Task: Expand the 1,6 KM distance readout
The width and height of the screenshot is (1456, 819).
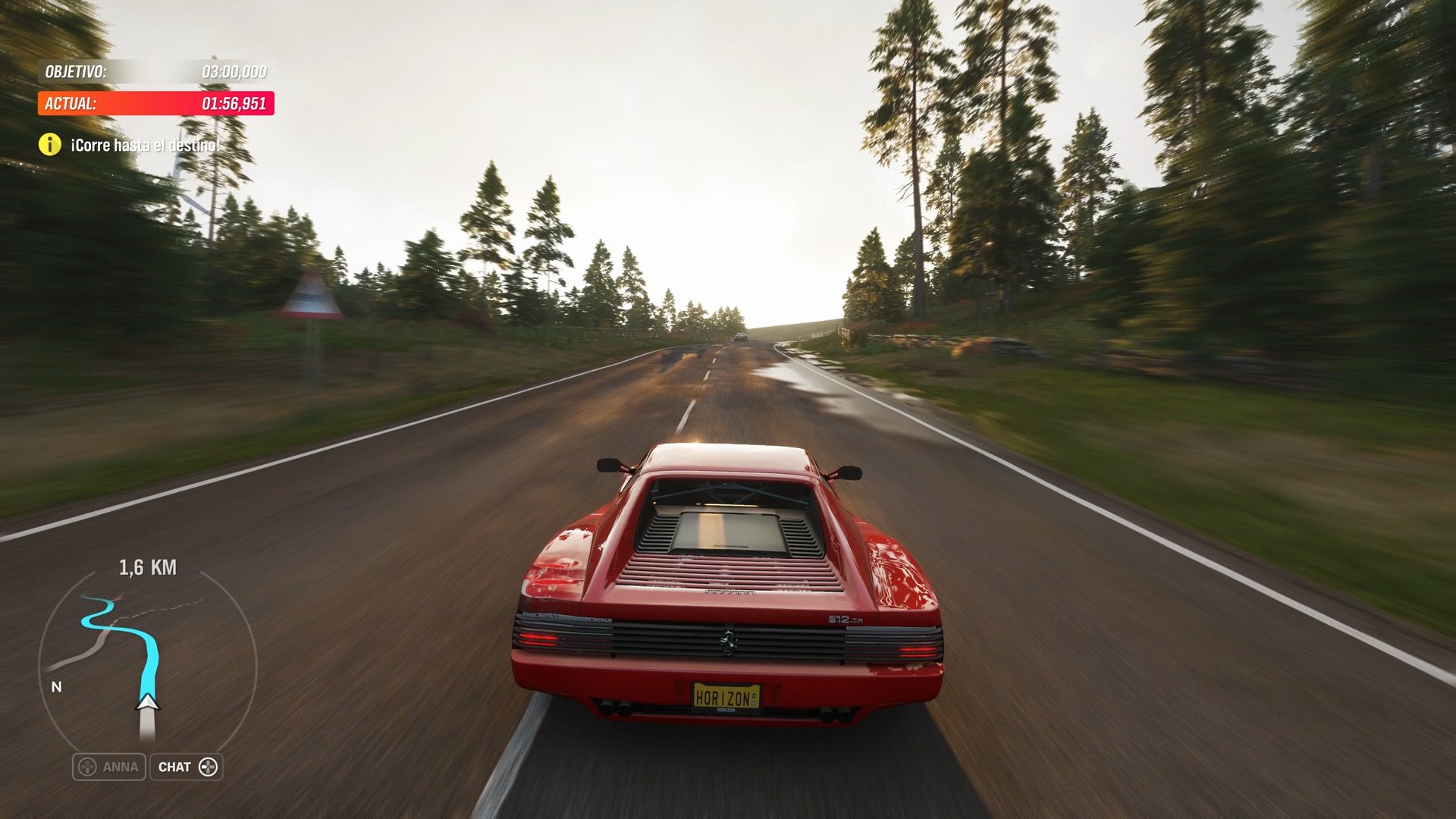Action: click(149, 566)
